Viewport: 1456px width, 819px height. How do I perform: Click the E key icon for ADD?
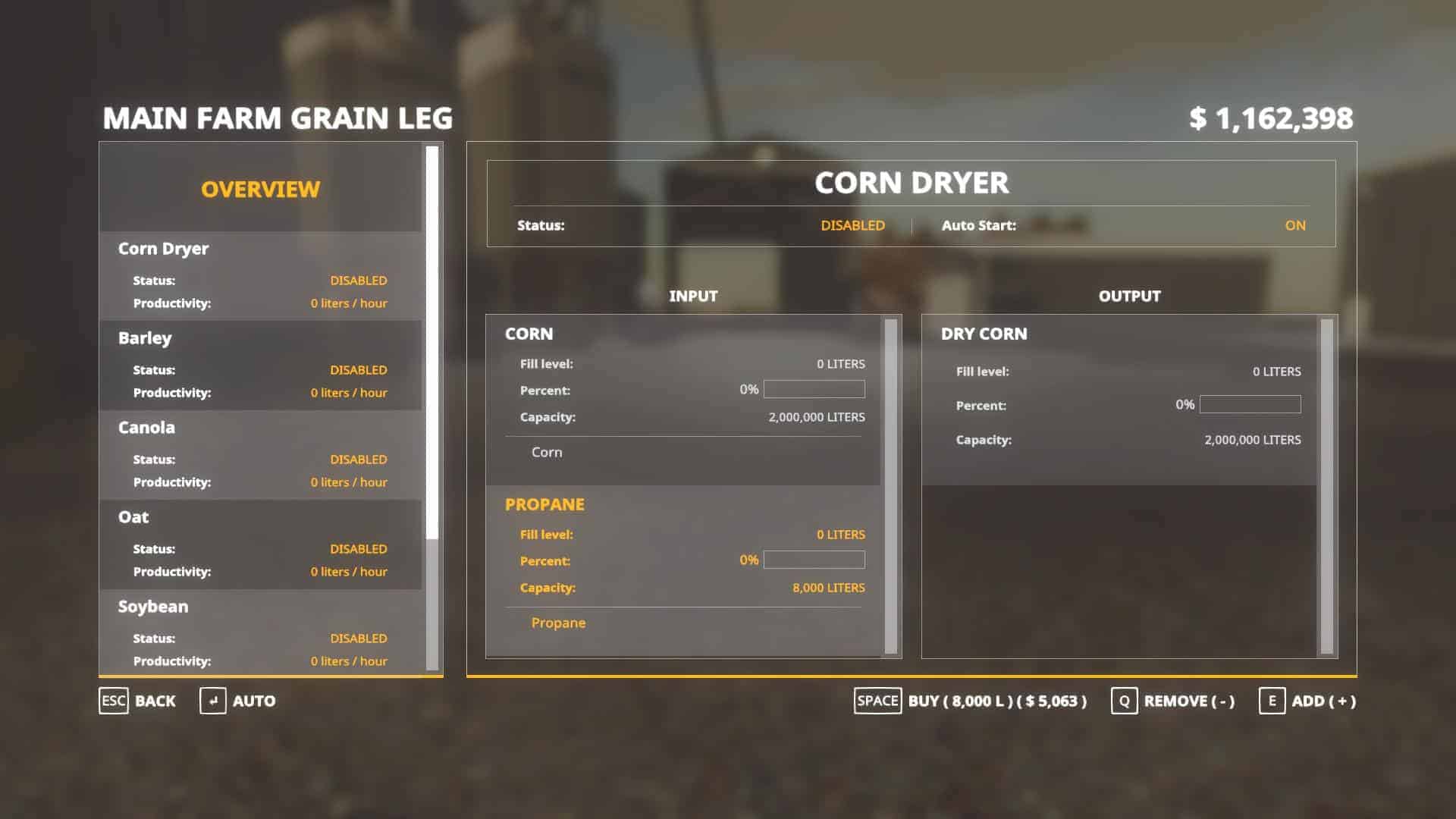[1274, 701]
